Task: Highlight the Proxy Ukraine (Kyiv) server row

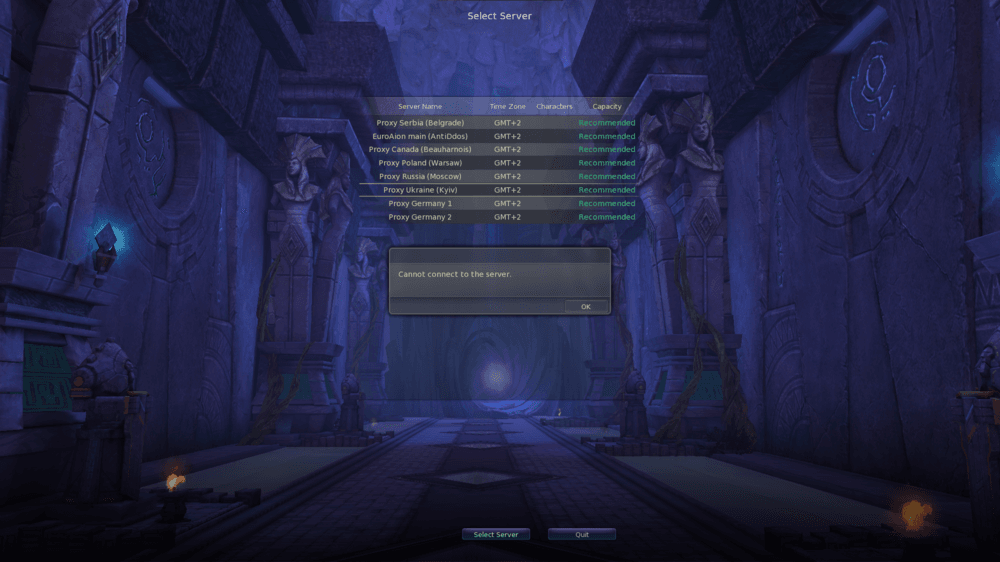Action: (x=420, y=190)
